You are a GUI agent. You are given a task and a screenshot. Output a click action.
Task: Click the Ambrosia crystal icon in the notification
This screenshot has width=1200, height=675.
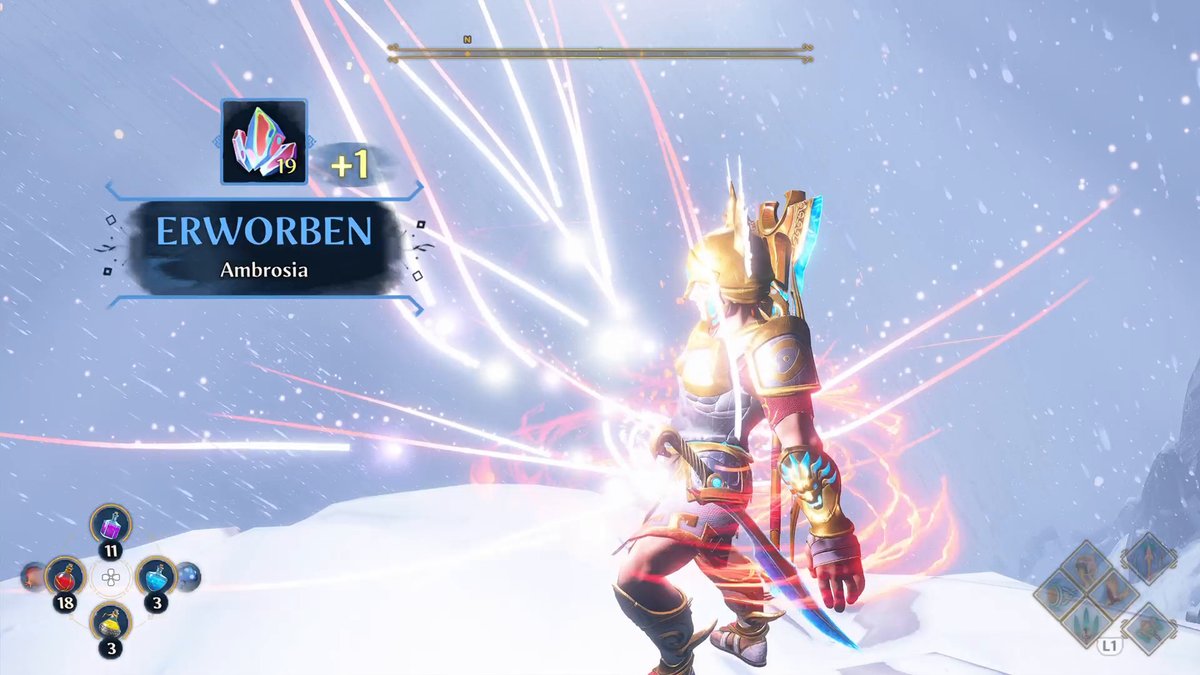263,141
